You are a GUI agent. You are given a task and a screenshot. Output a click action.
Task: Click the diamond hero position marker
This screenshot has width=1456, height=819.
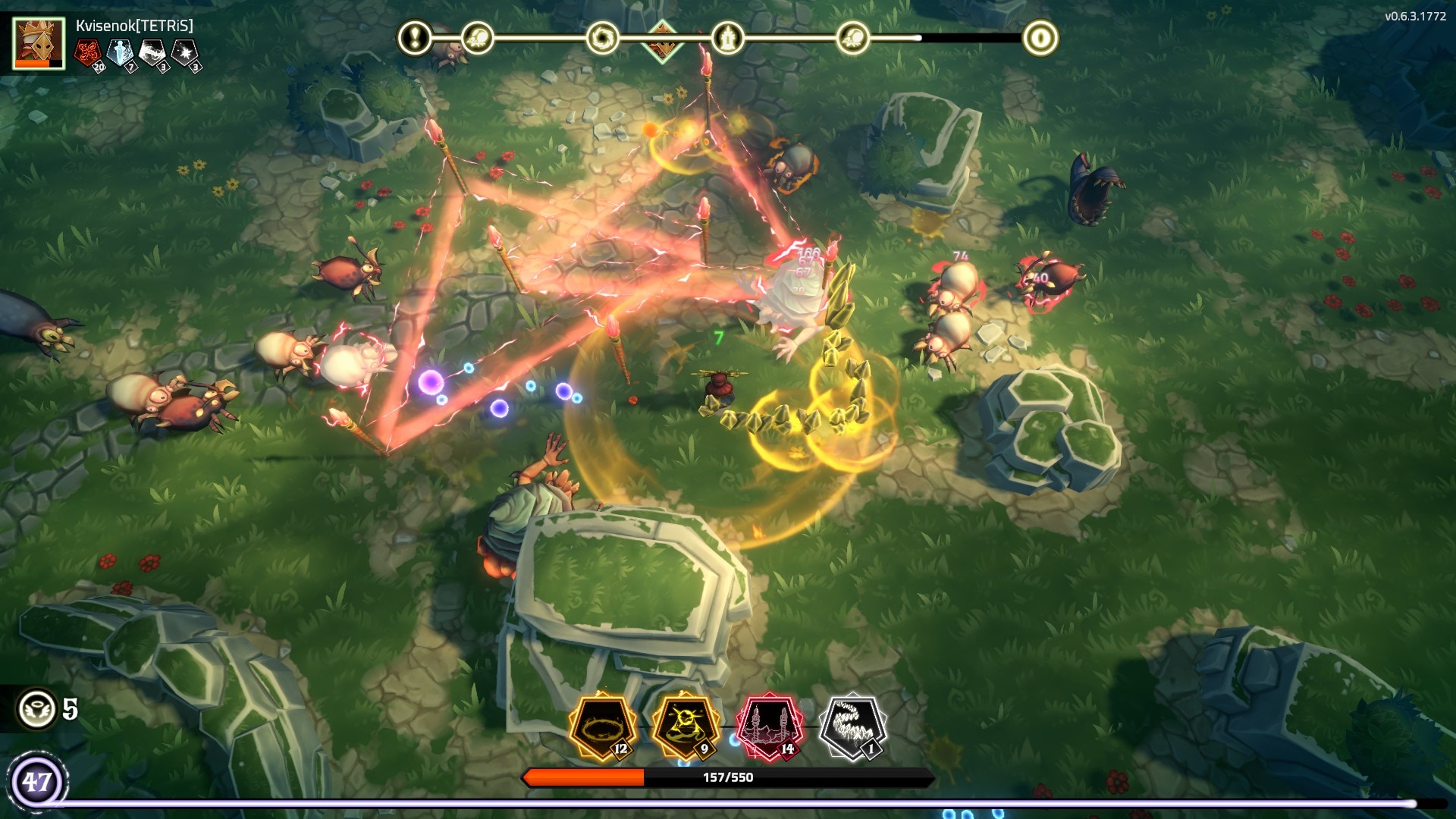click(662, 38)
